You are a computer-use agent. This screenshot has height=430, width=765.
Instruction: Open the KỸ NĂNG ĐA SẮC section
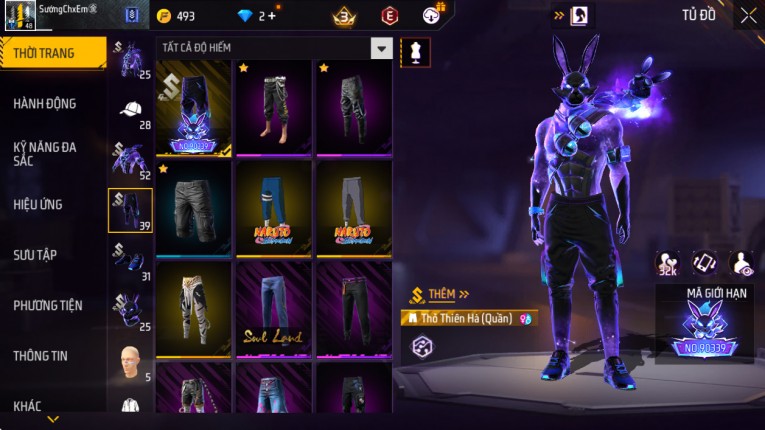tap(45, 153)
